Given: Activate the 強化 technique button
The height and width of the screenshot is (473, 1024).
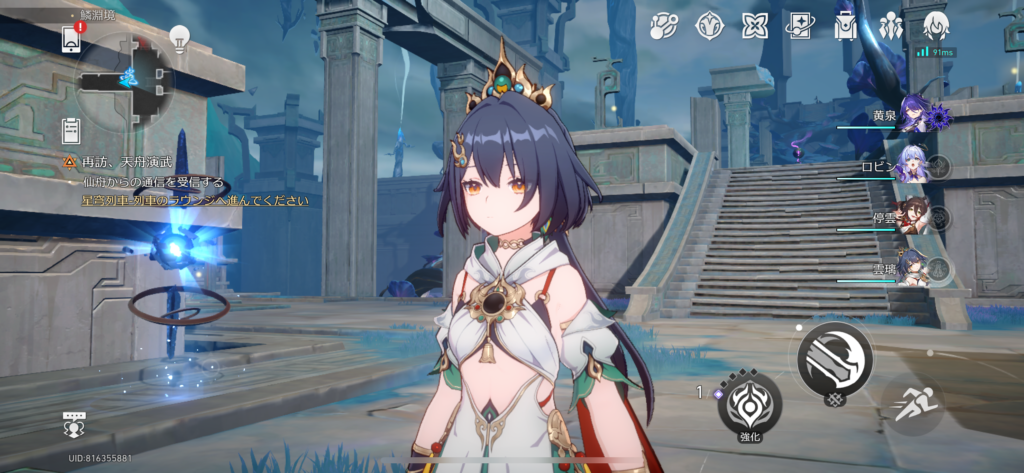Looking at the screenshot, I should (750, 402).
